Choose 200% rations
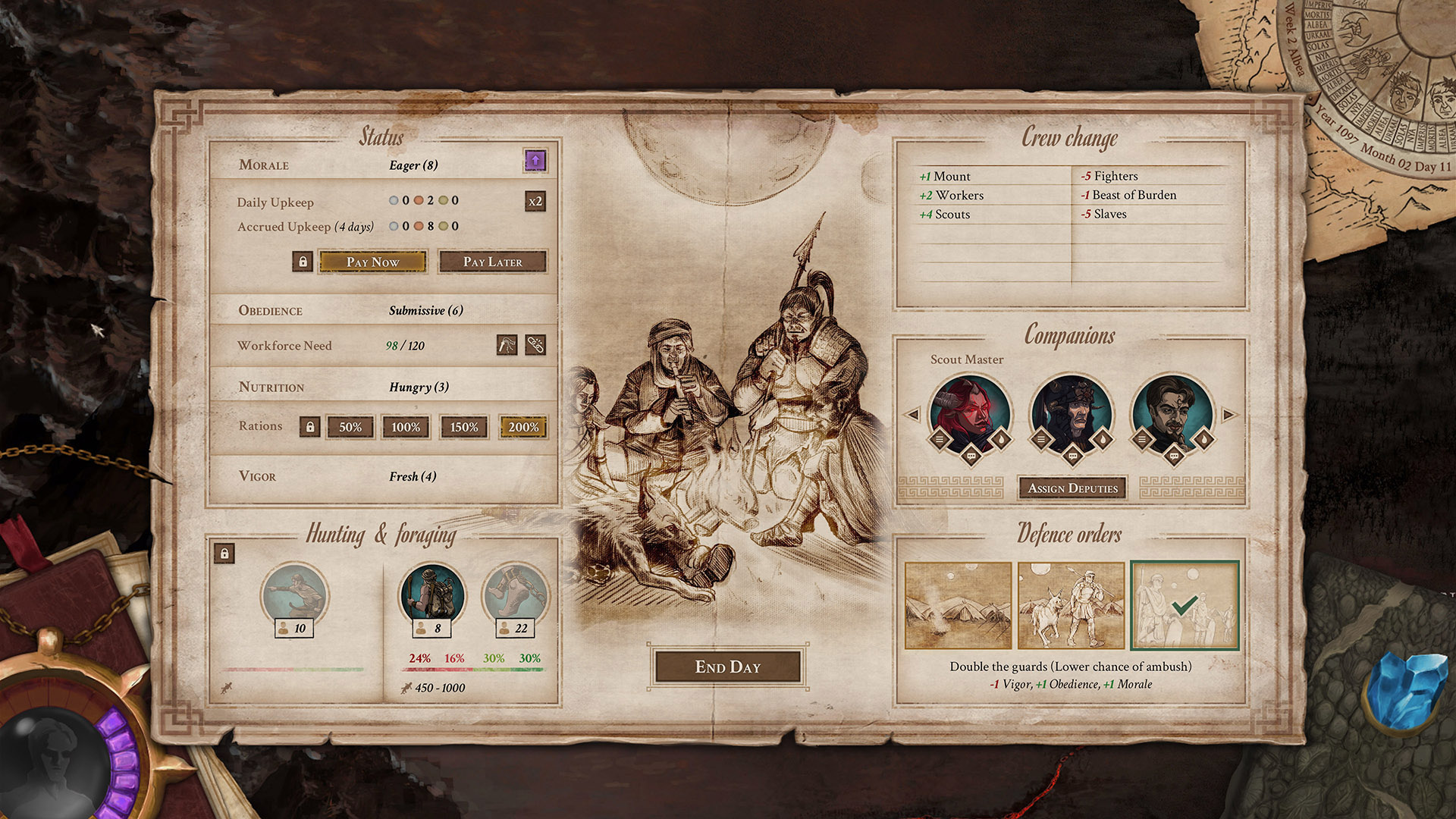Viewport: 1456px width, 819px height. [523, 427]
